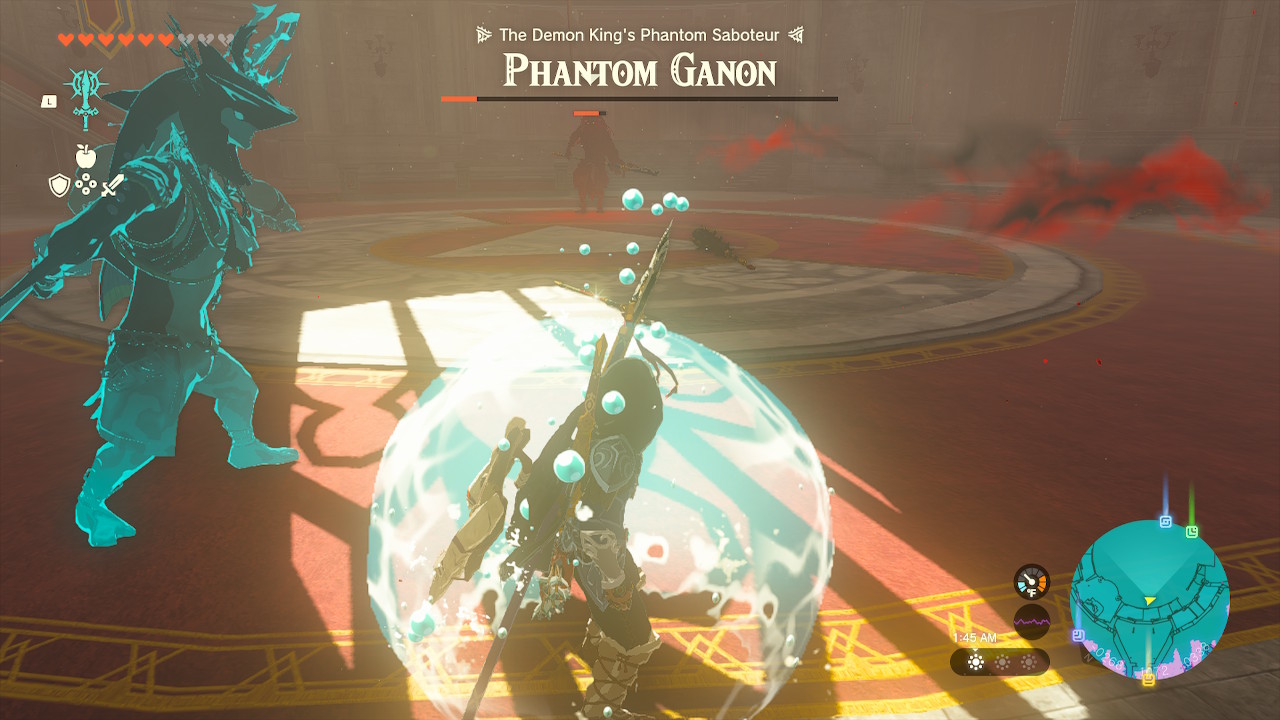This screenshot has width=1280, height=720.
Task: Click the blue map pin marker
Action: point(1166,521)
